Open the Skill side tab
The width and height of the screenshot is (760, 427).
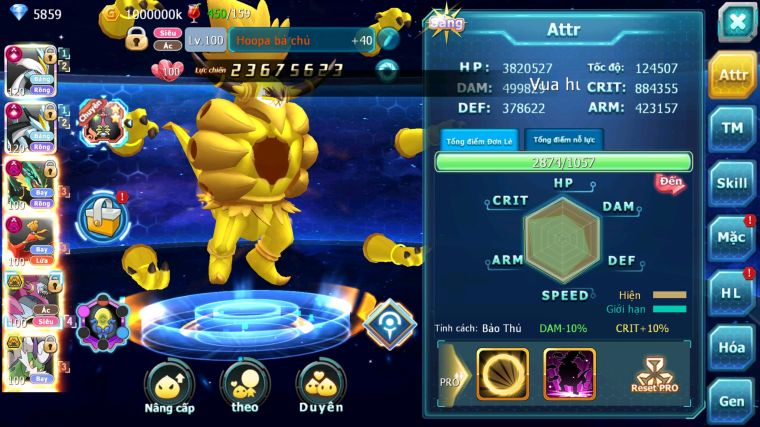pyautogui.click(x=732, y=183)
